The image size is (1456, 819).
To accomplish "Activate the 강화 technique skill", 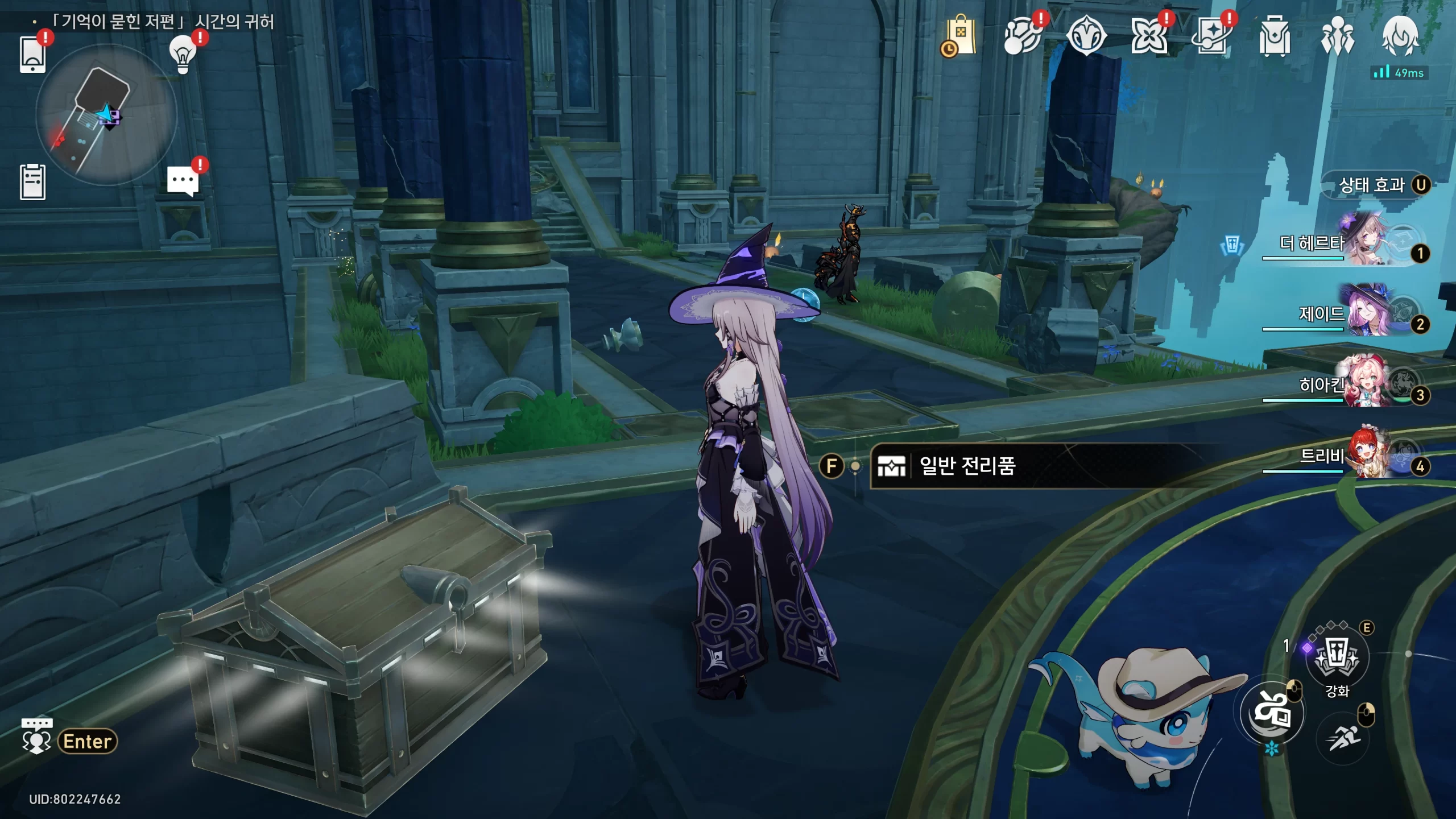I will (1337, 657).
